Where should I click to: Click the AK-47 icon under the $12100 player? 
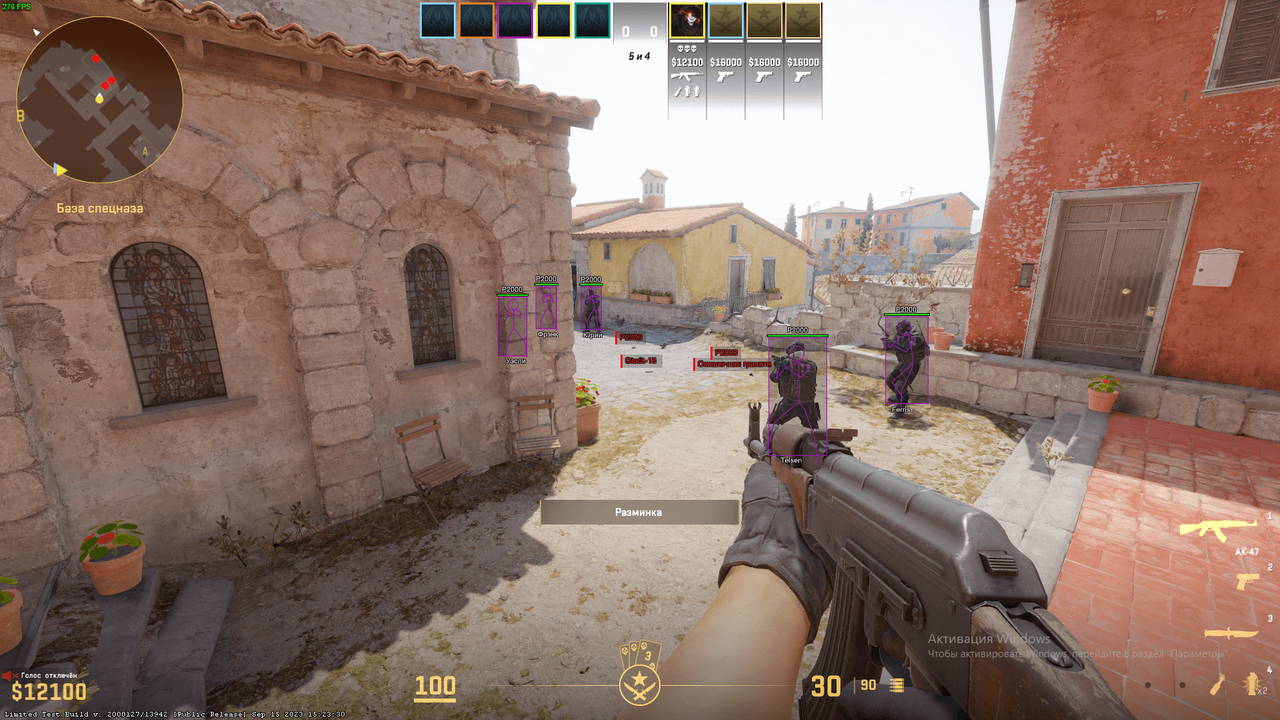tap(687, 76)
